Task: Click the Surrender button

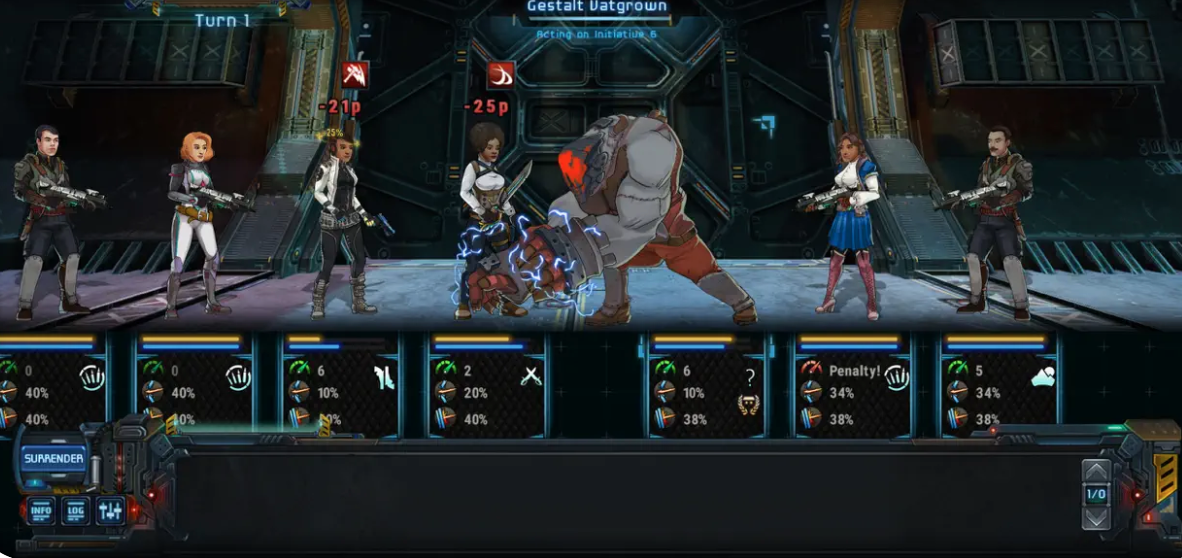Action: (x=53, y=460)
